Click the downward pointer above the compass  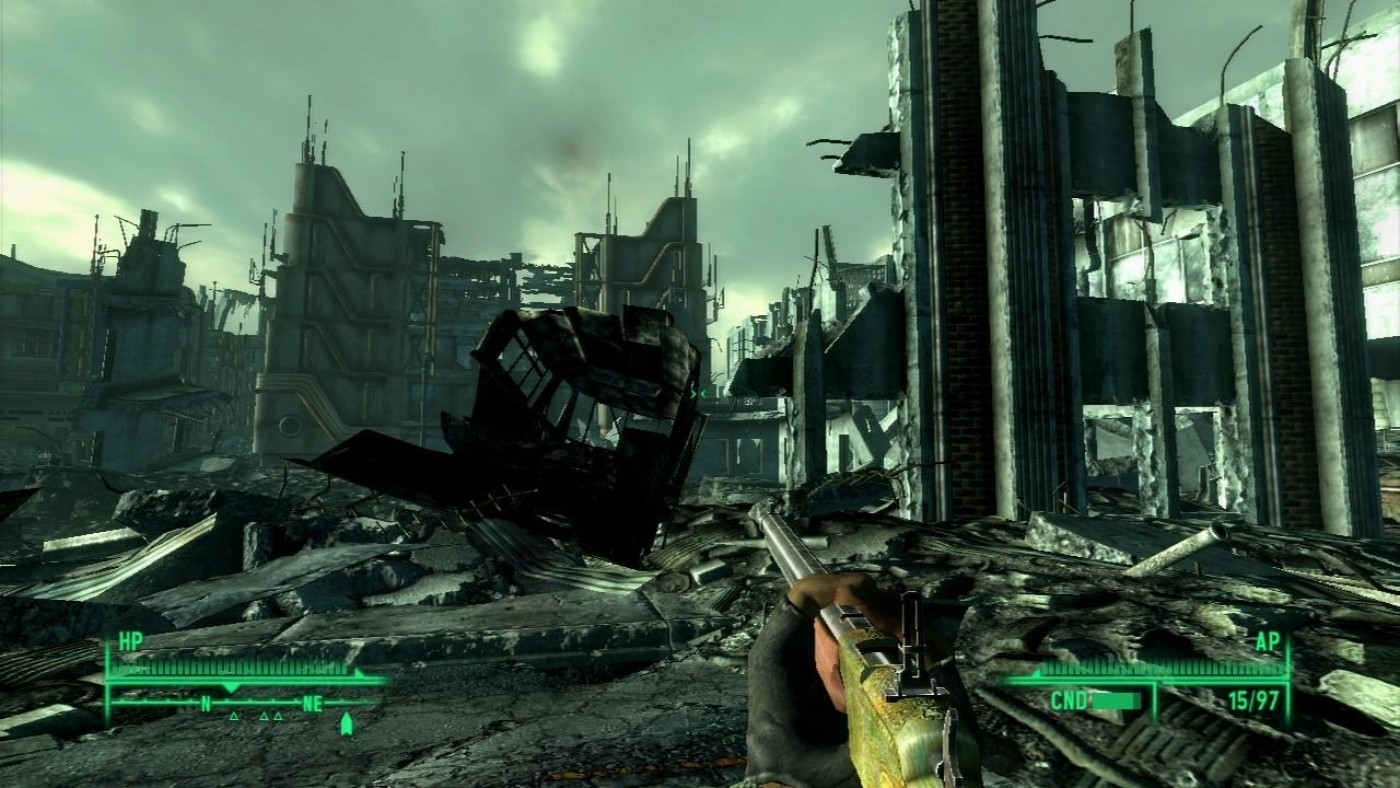229,687
